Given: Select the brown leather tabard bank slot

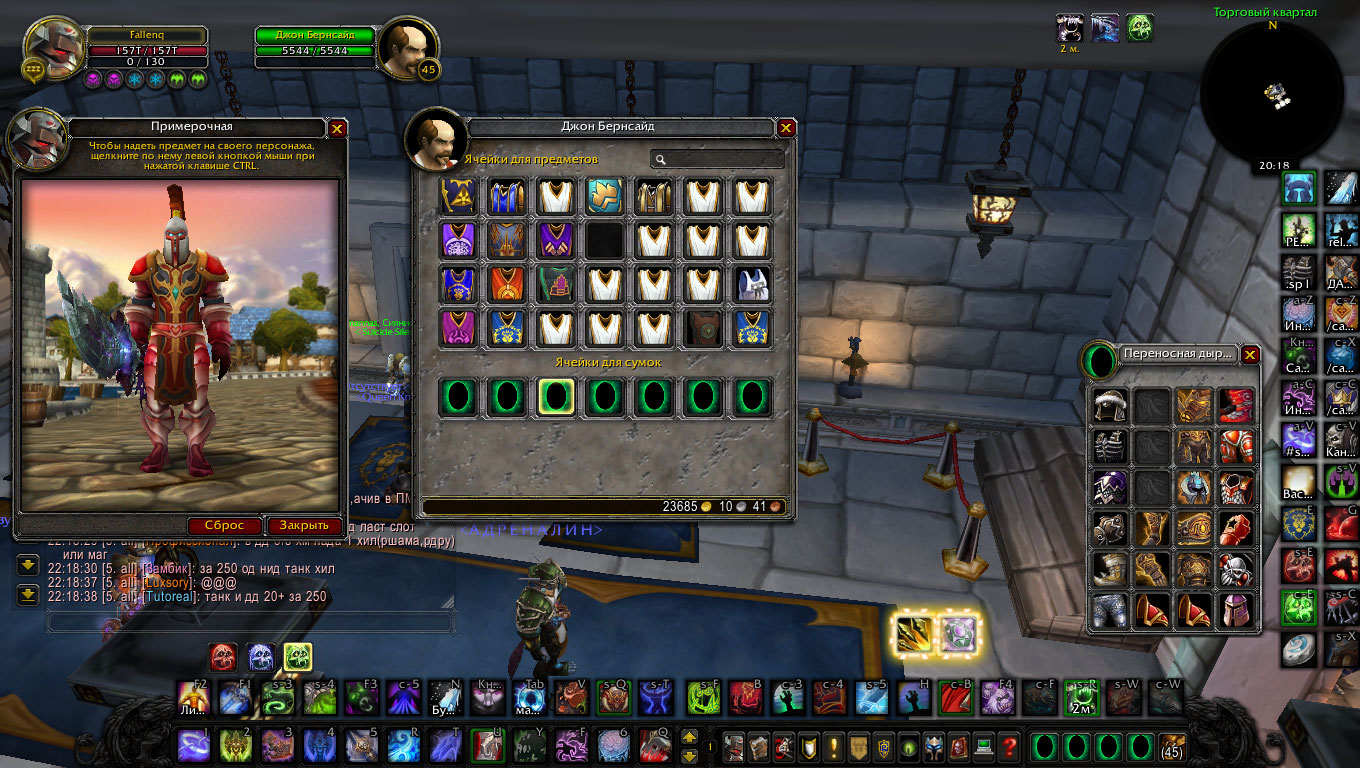Looking at the screenshot, I should click(702, 328).
